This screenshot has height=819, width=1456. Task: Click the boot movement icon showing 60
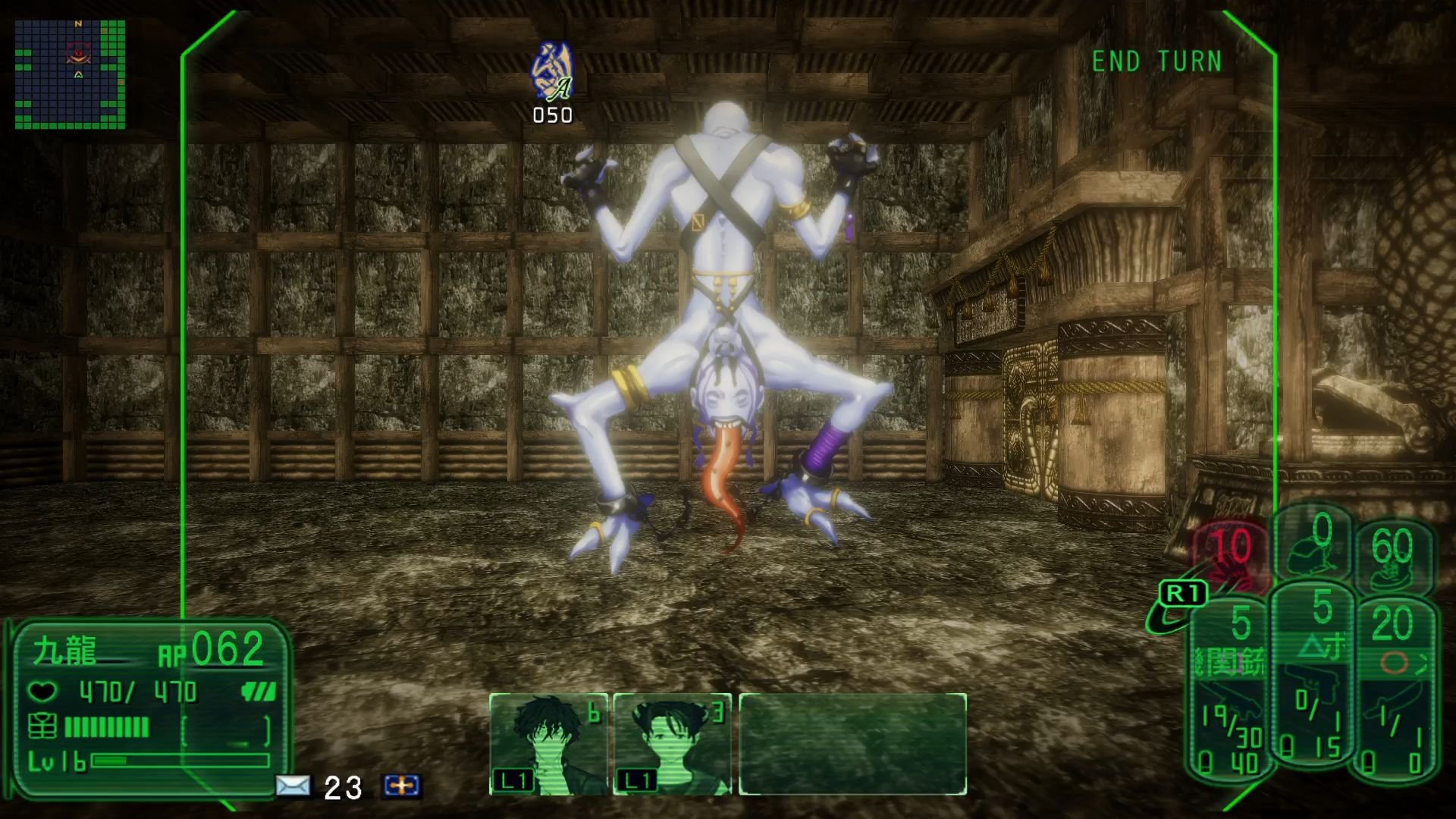1394,557
